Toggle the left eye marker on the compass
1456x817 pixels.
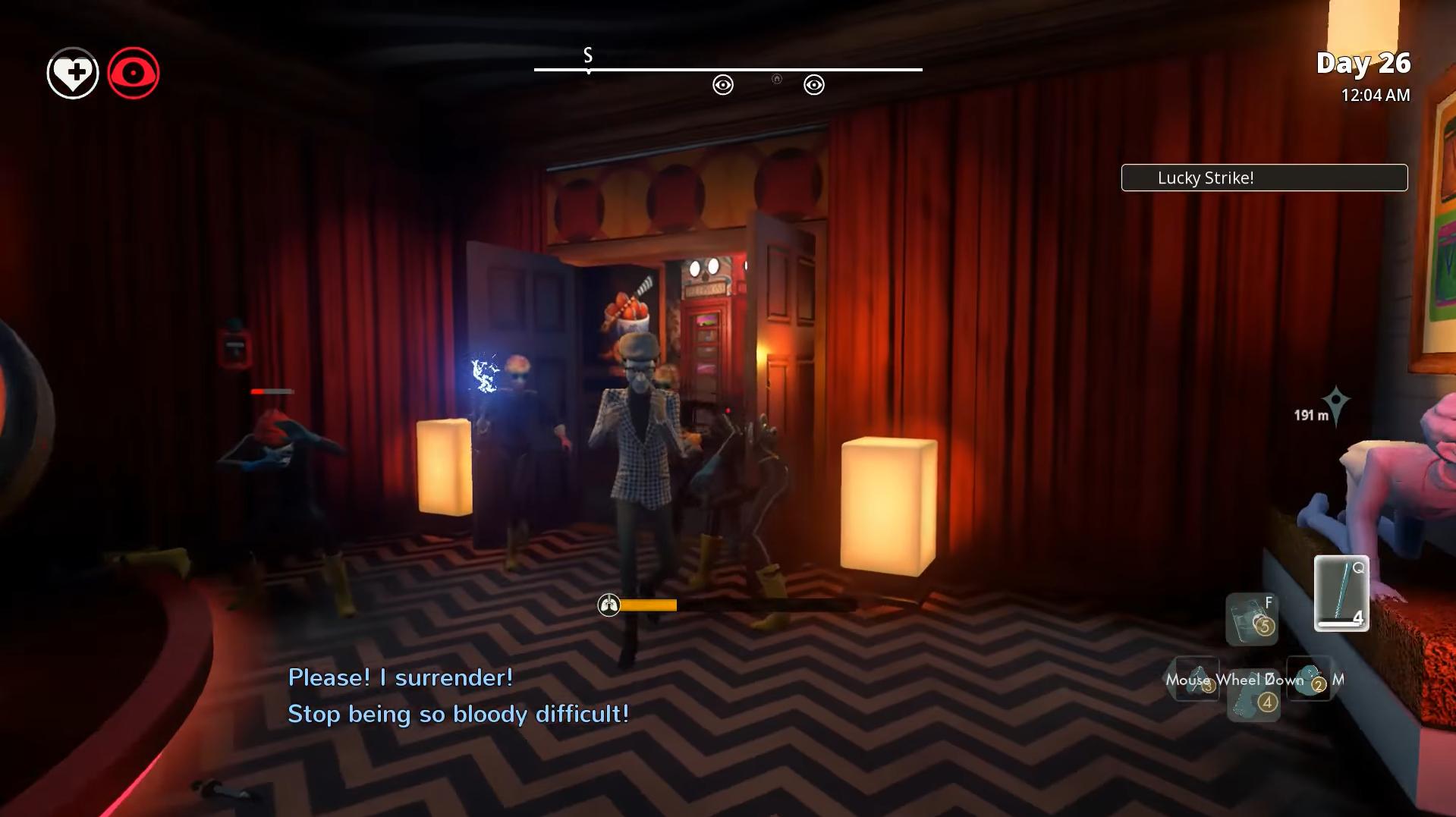(722, 85)
